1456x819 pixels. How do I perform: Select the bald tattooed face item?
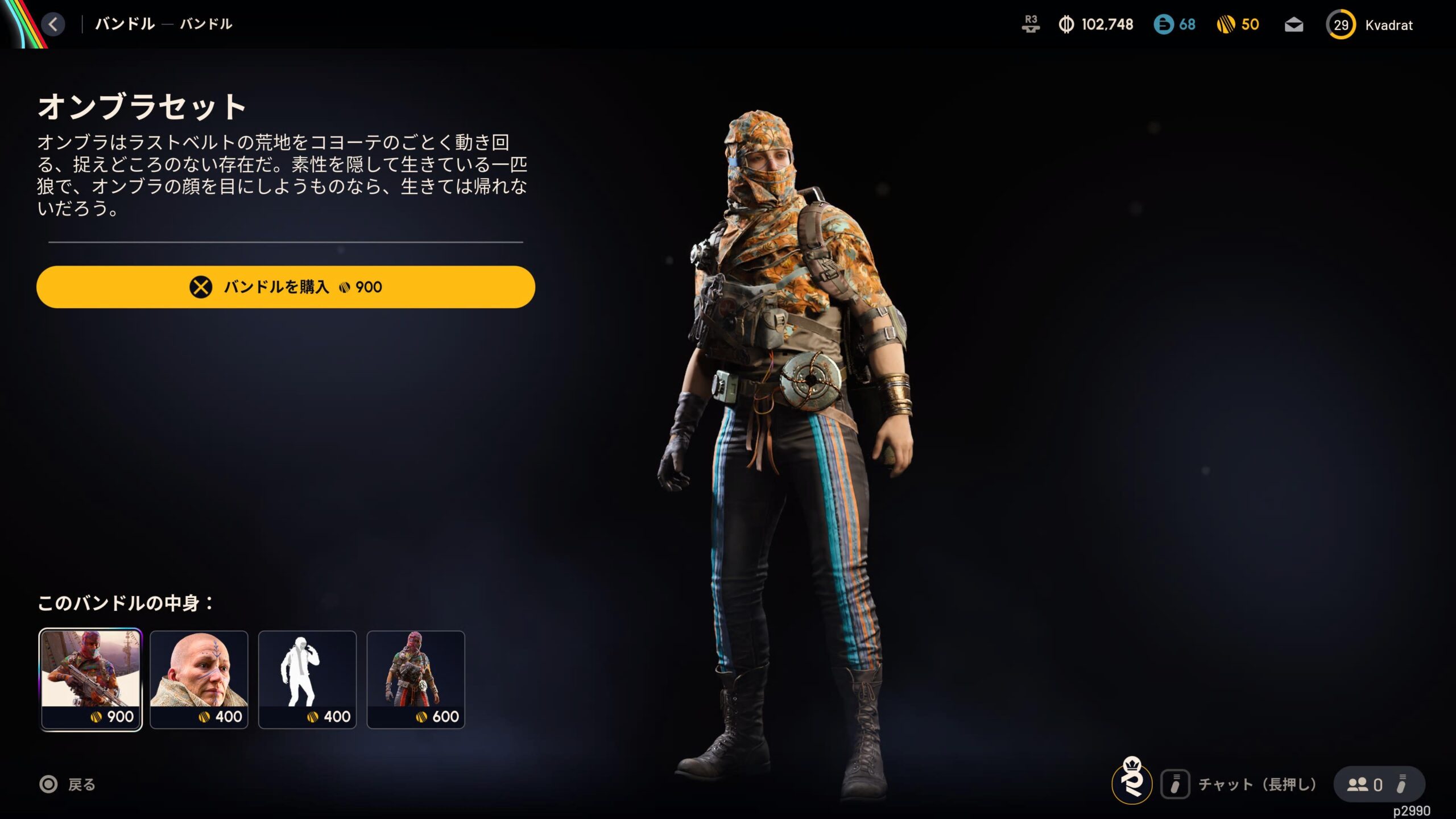(199, 679)
